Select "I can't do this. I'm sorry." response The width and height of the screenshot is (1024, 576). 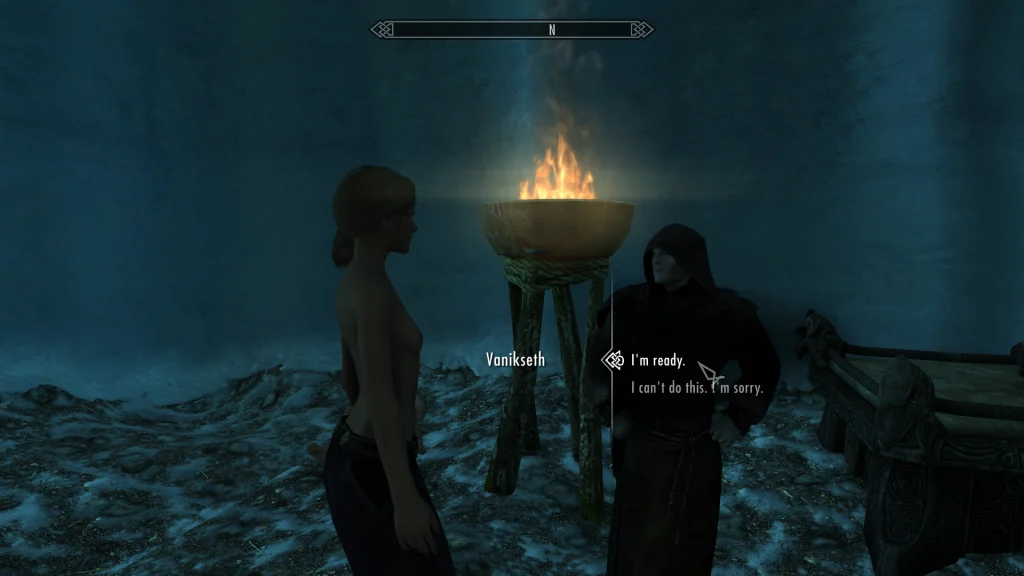696,388
